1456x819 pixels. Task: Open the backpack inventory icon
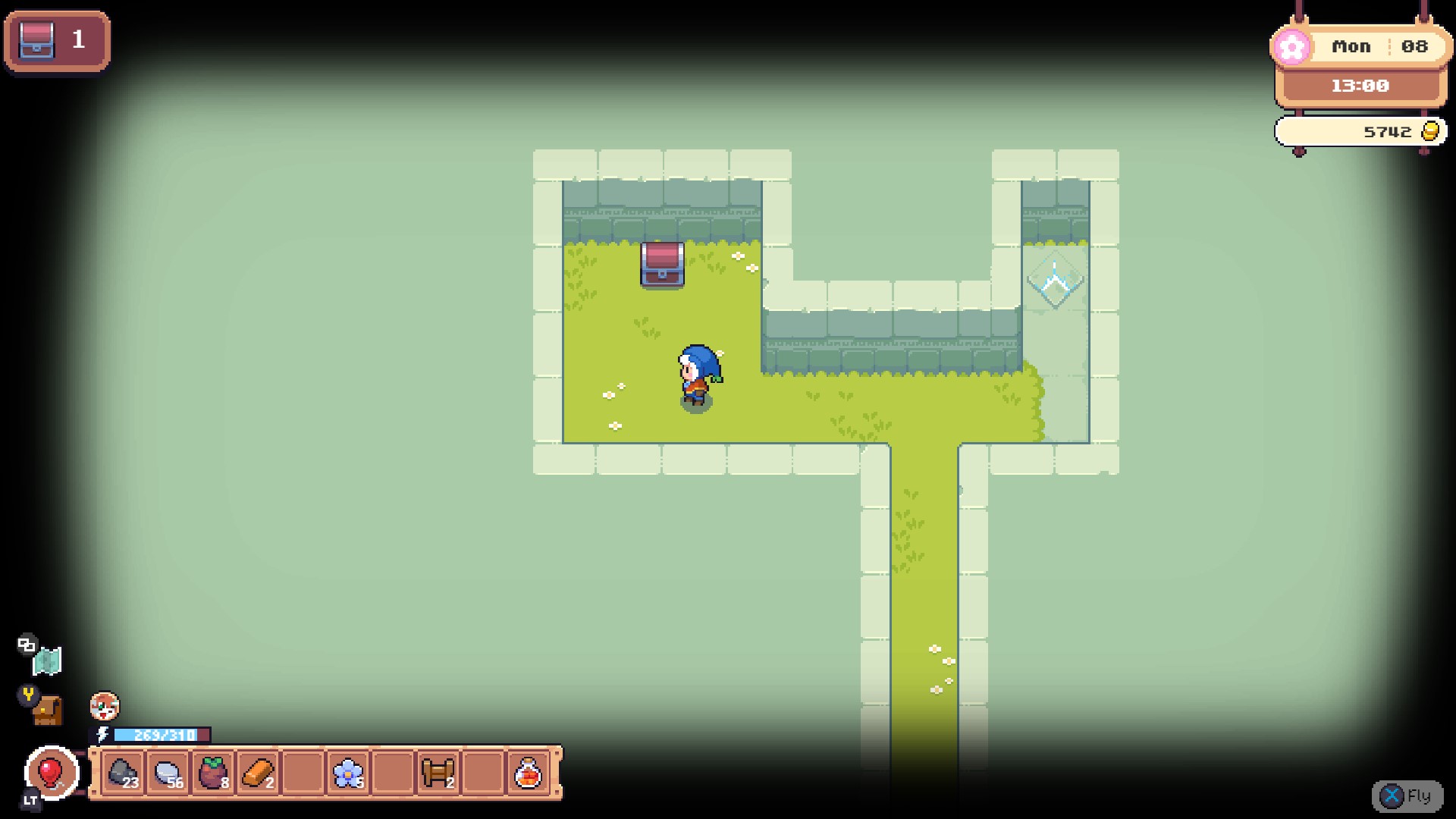[49, 711]
